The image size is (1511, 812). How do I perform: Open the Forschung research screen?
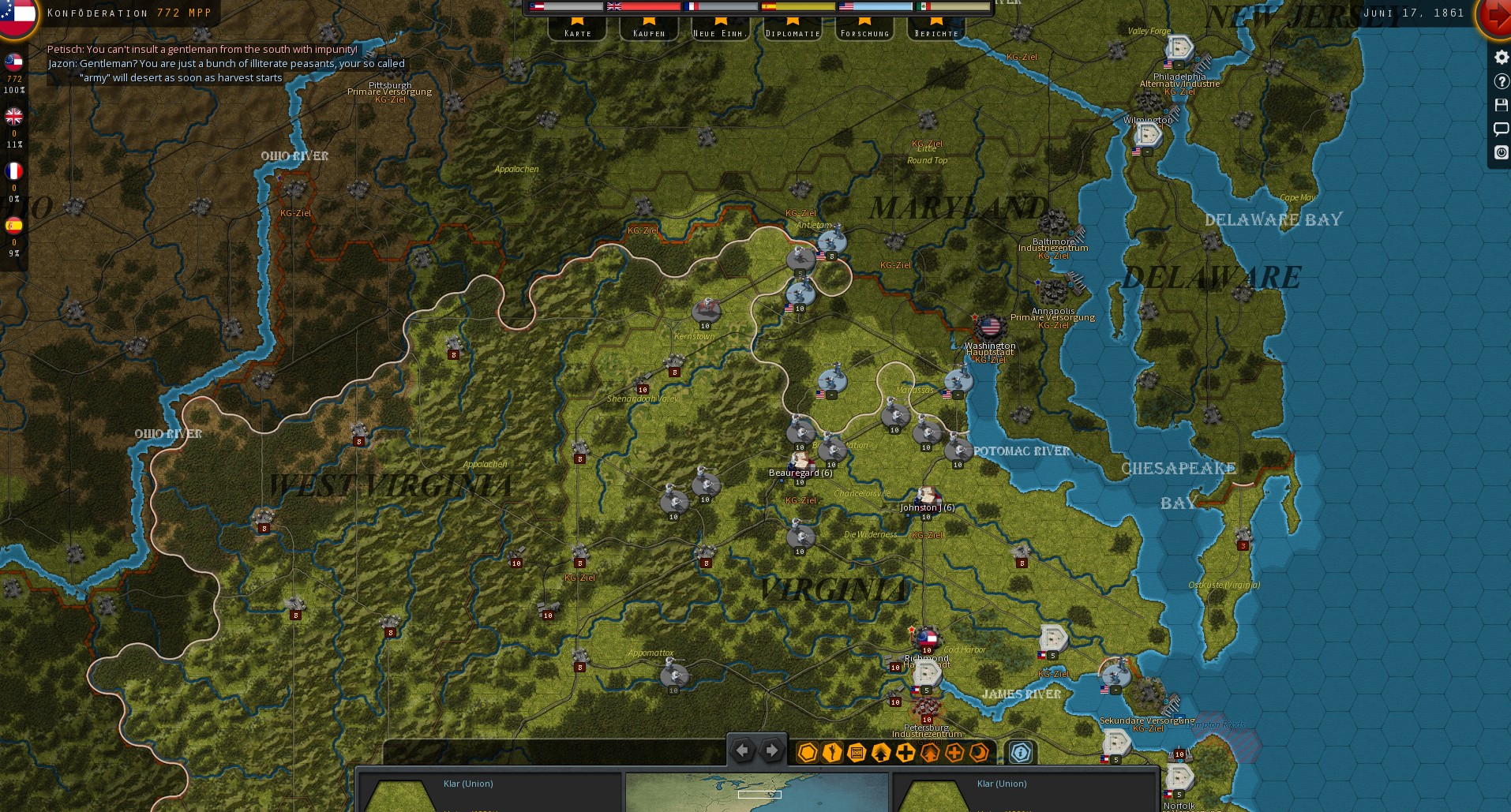pos(864,29)
